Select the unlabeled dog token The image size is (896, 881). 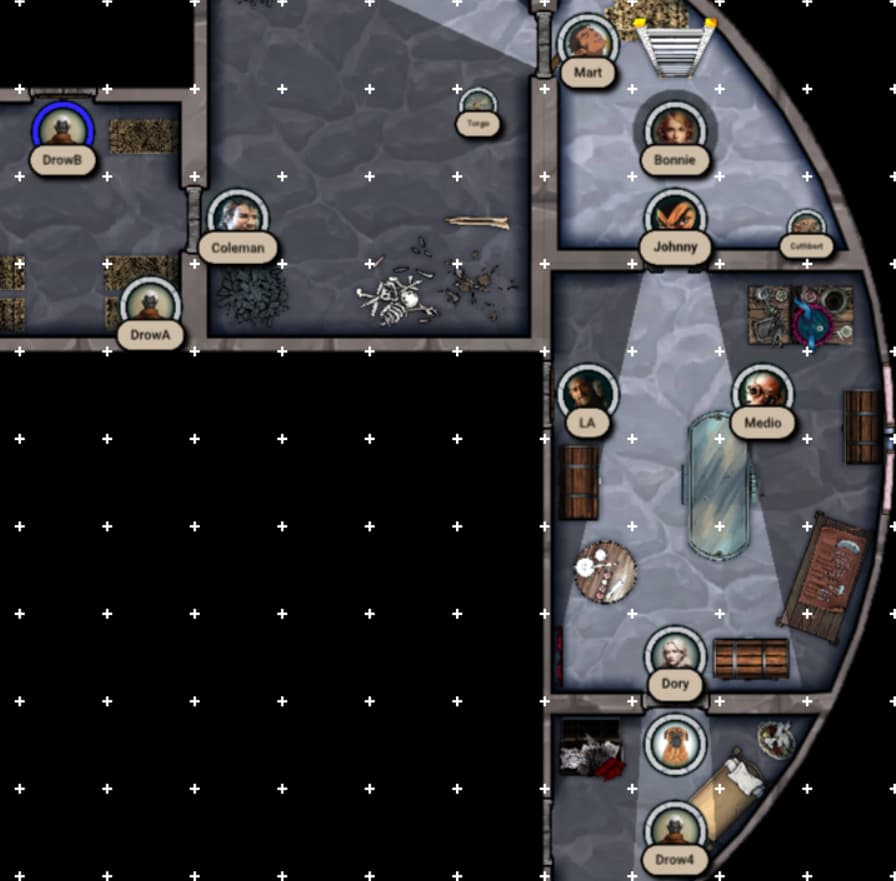click(x=675, y=743)
